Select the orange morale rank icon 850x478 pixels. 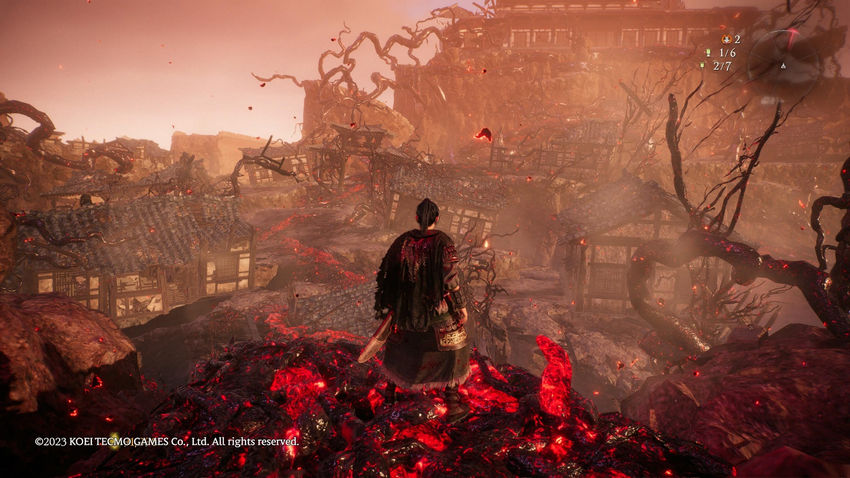[725, 39]
